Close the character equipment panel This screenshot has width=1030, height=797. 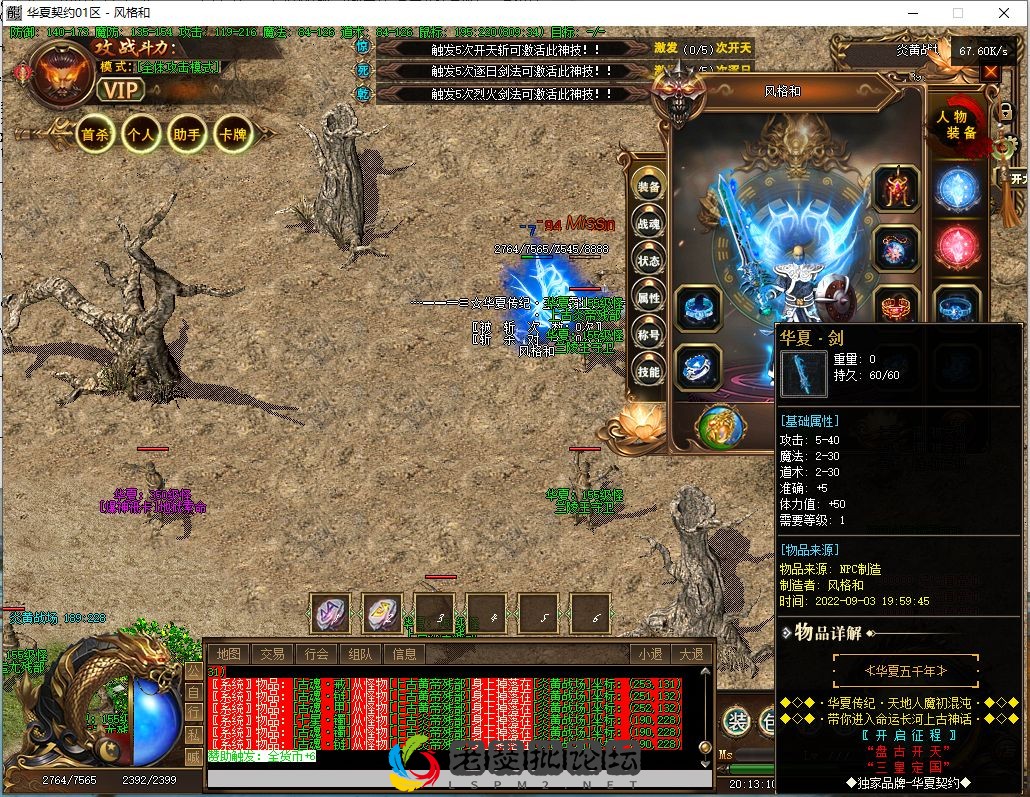point(990,72)
